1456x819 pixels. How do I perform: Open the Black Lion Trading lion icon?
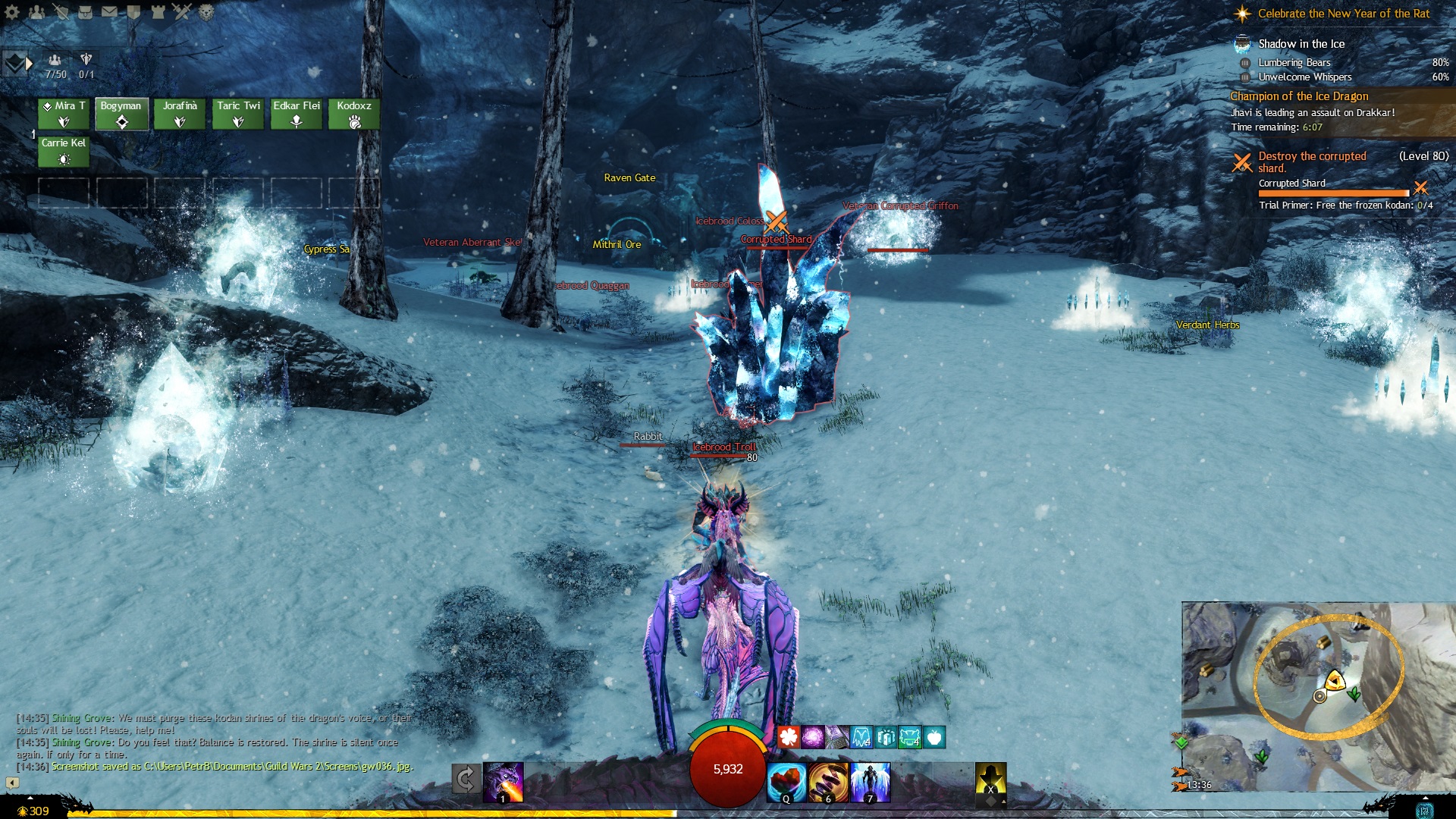(206, 12)
